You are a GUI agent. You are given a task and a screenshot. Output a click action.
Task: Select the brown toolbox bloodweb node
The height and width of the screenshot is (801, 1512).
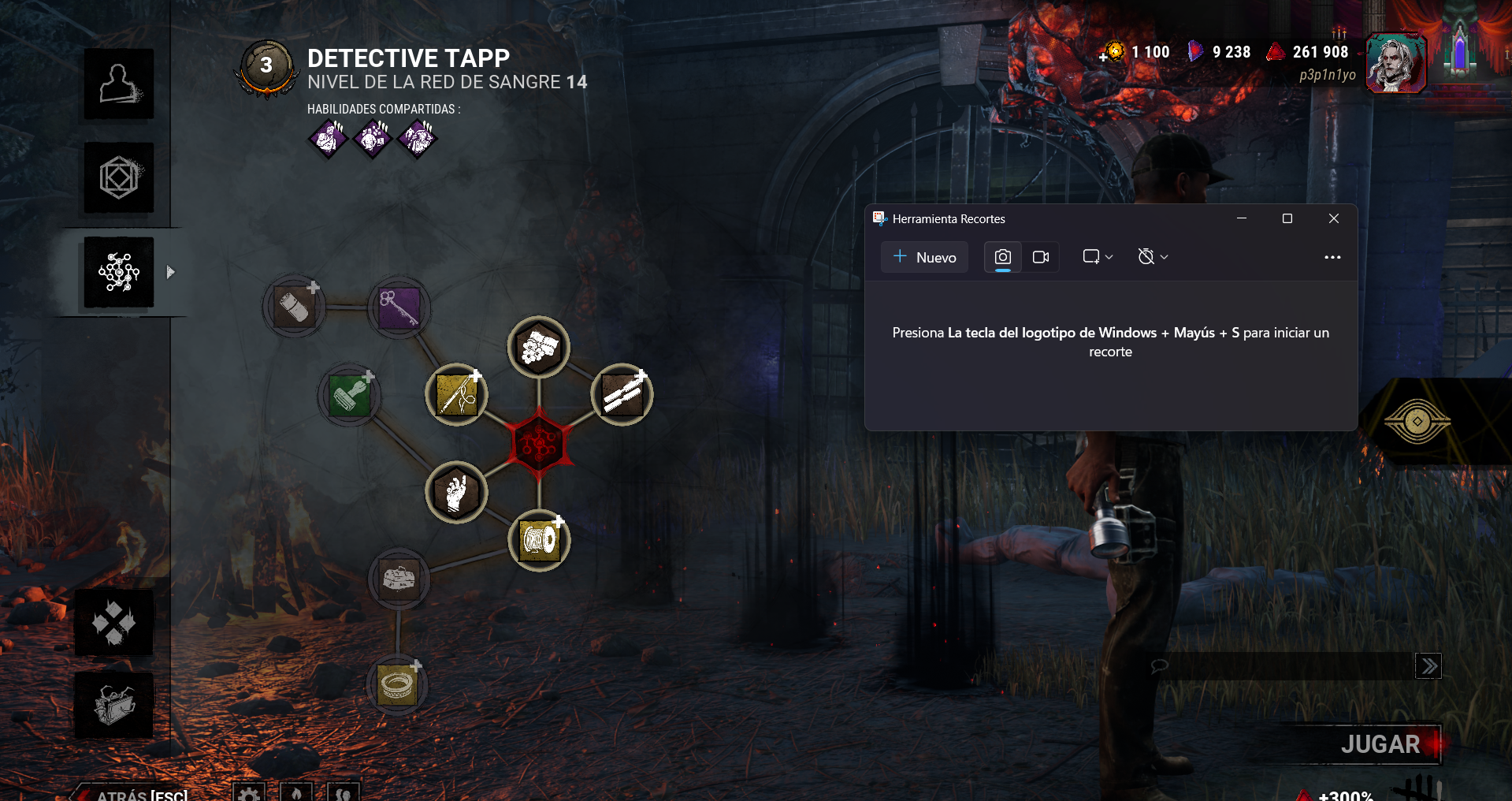[399, 579]
